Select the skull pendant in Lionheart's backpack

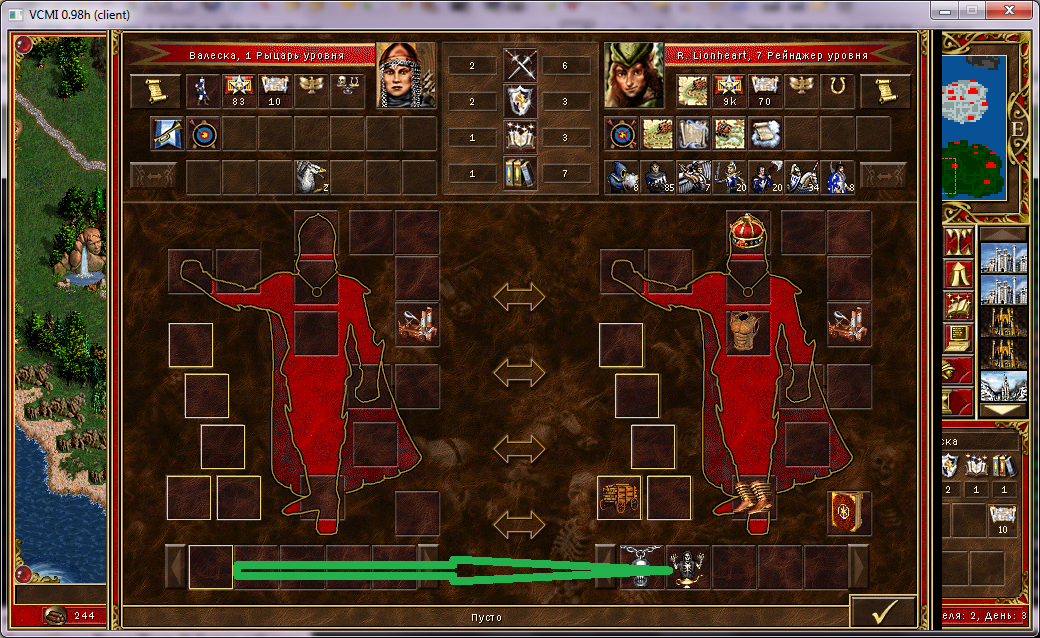[x=641, y=567]
